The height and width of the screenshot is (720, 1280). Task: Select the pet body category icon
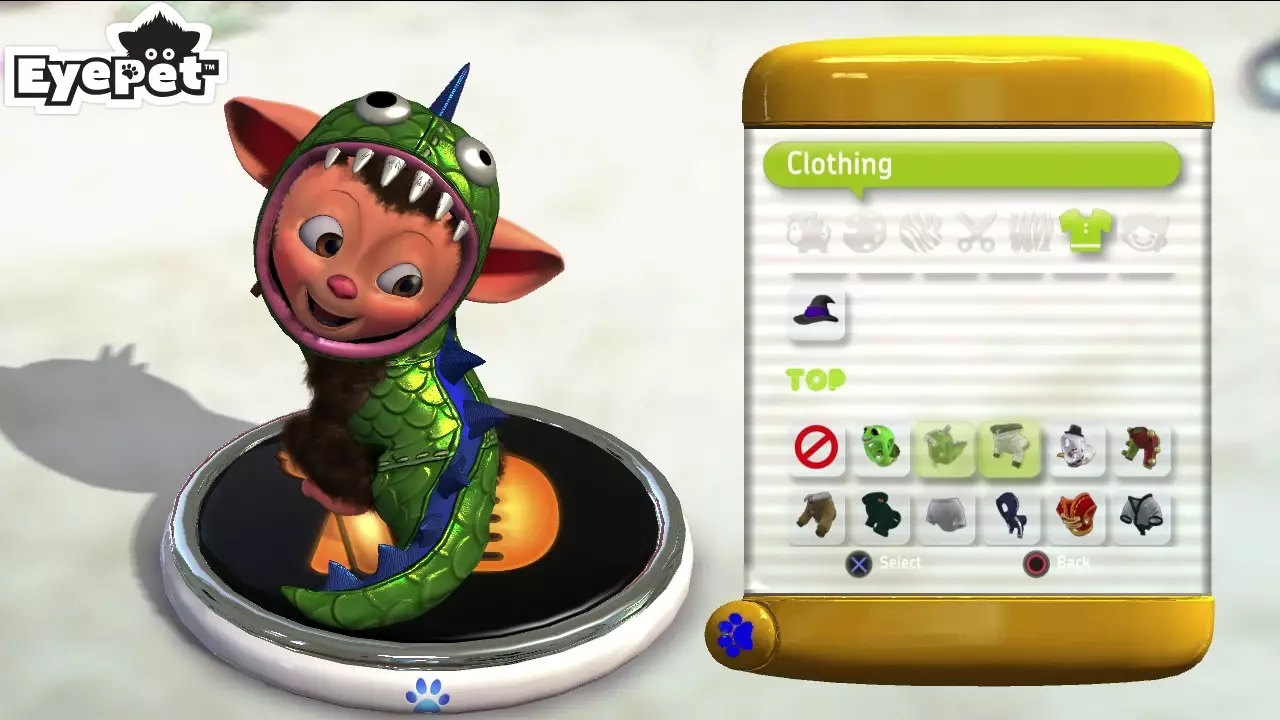coord(810,232)
